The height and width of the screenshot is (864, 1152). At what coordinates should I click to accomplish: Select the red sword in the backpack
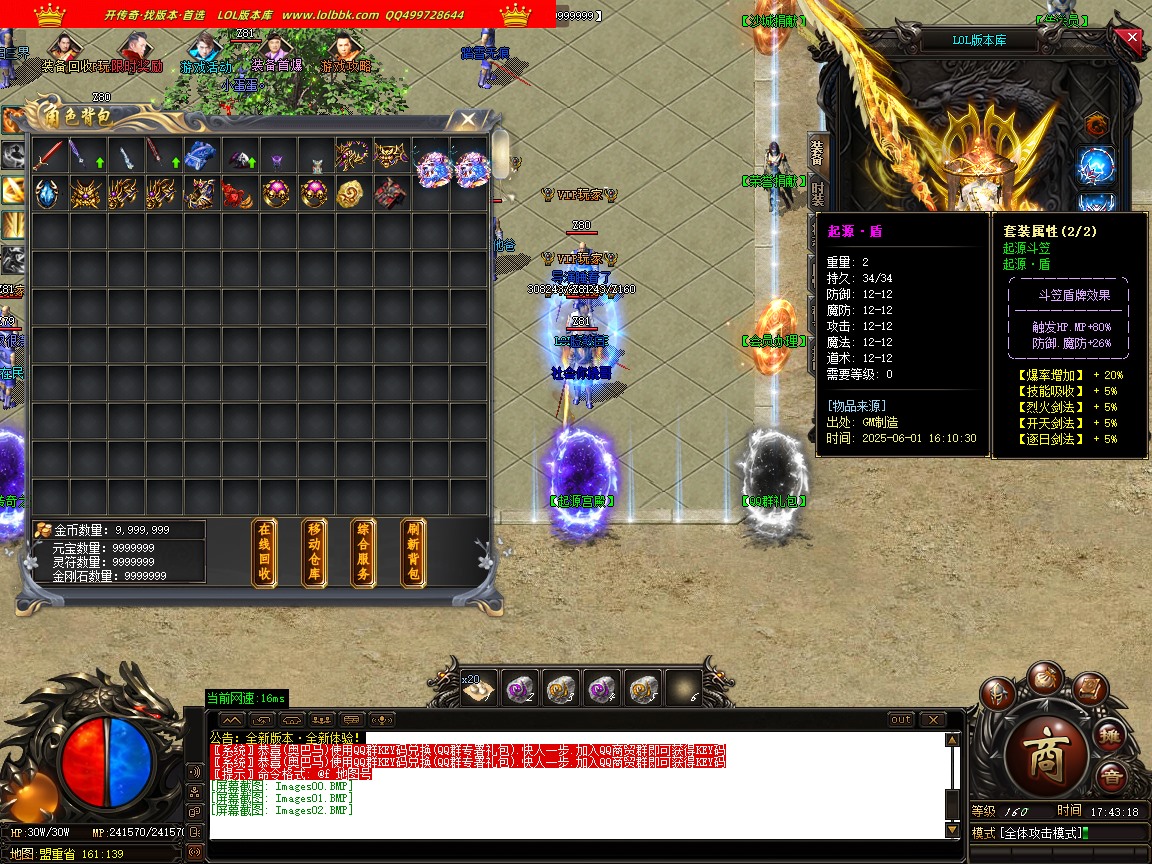[x=48, y=155]
